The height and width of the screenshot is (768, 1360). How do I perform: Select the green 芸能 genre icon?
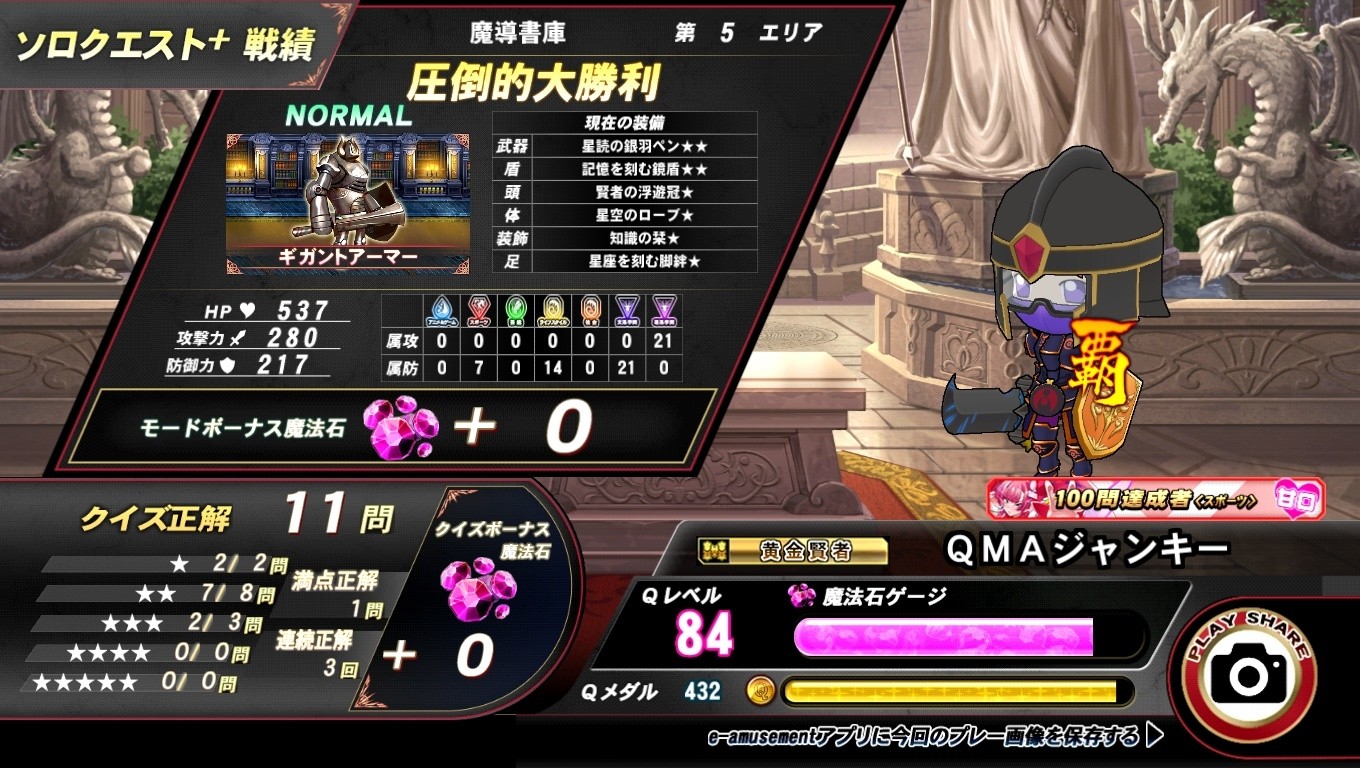[x=515, y=310]
